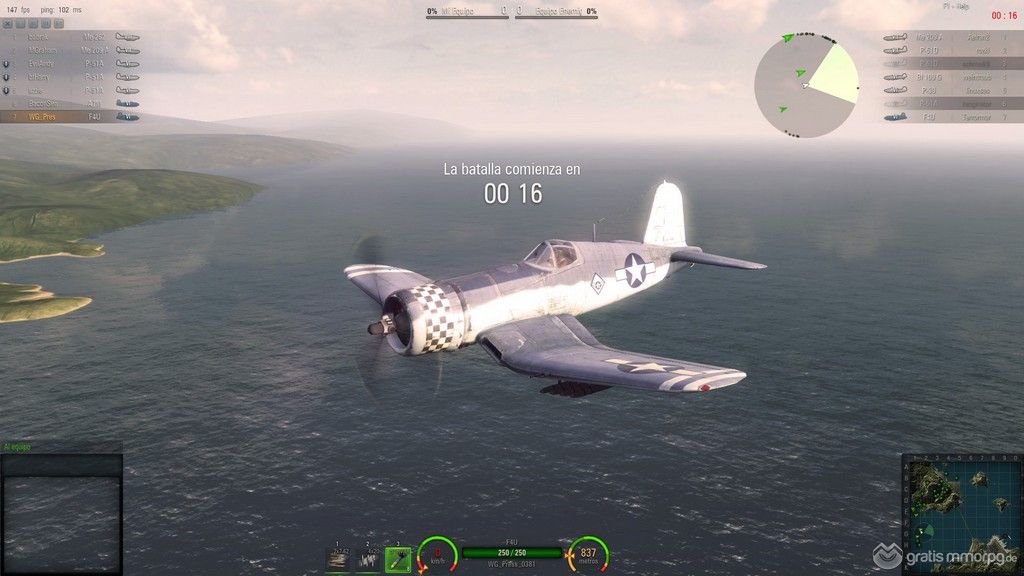This screenshot has width=1024, height=576.
Task: Select weapon slot 1 machine guns
Action: (338, 560)
